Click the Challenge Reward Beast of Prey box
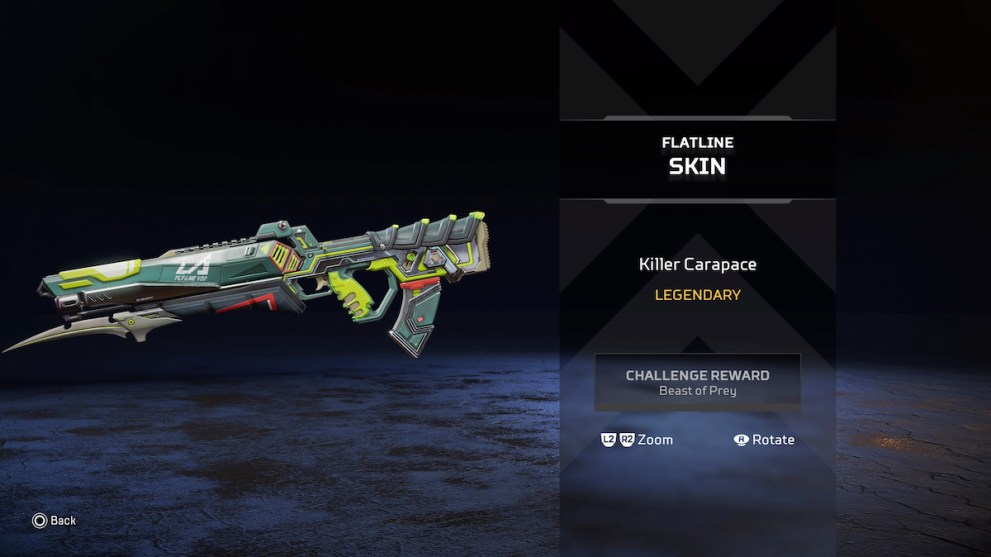 [x=697, y=382]
